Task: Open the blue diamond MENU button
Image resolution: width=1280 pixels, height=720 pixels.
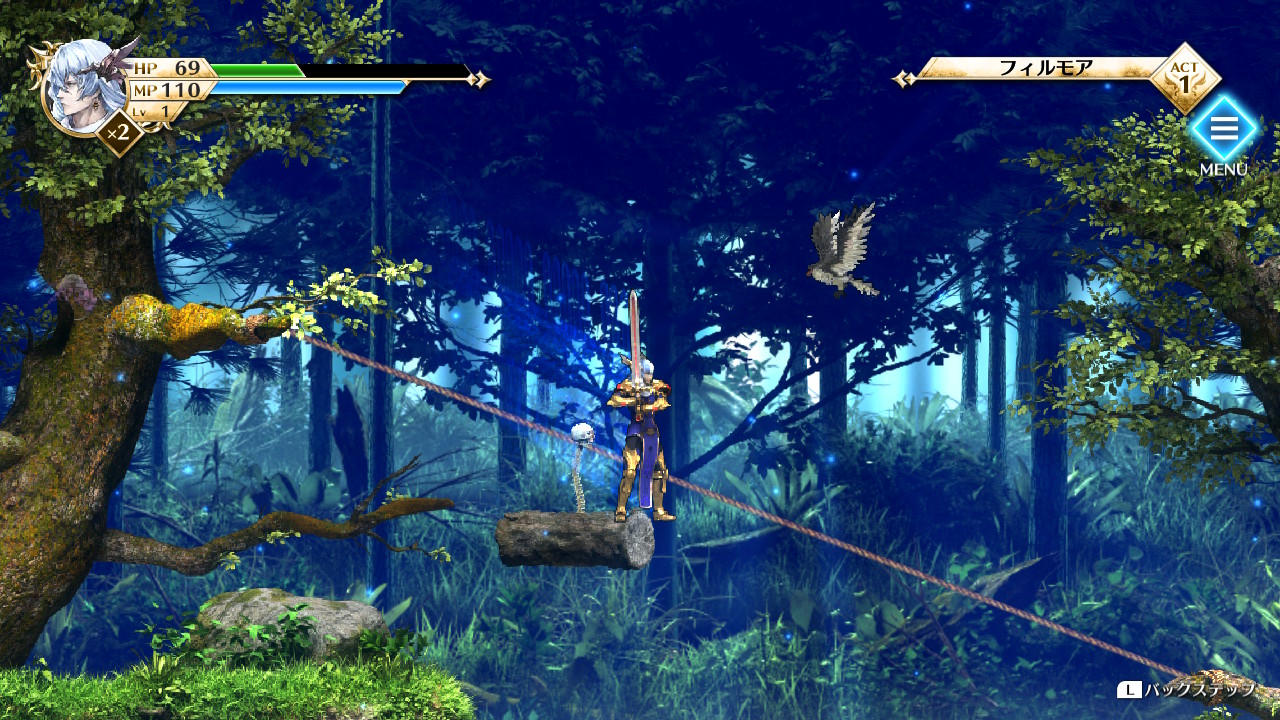Action: (x=1223, y=130)
